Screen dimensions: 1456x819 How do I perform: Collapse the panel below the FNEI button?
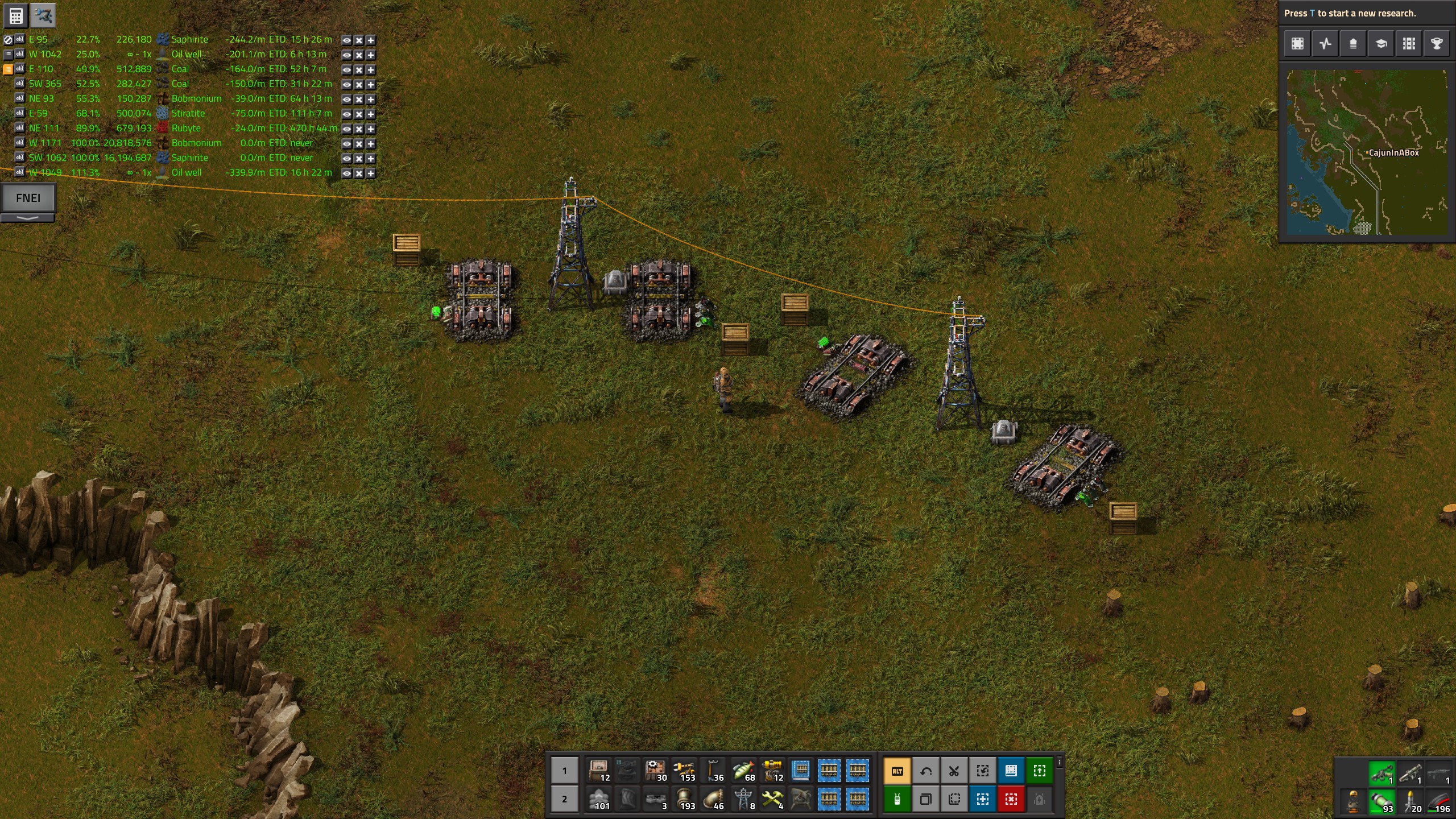point(28,218)
